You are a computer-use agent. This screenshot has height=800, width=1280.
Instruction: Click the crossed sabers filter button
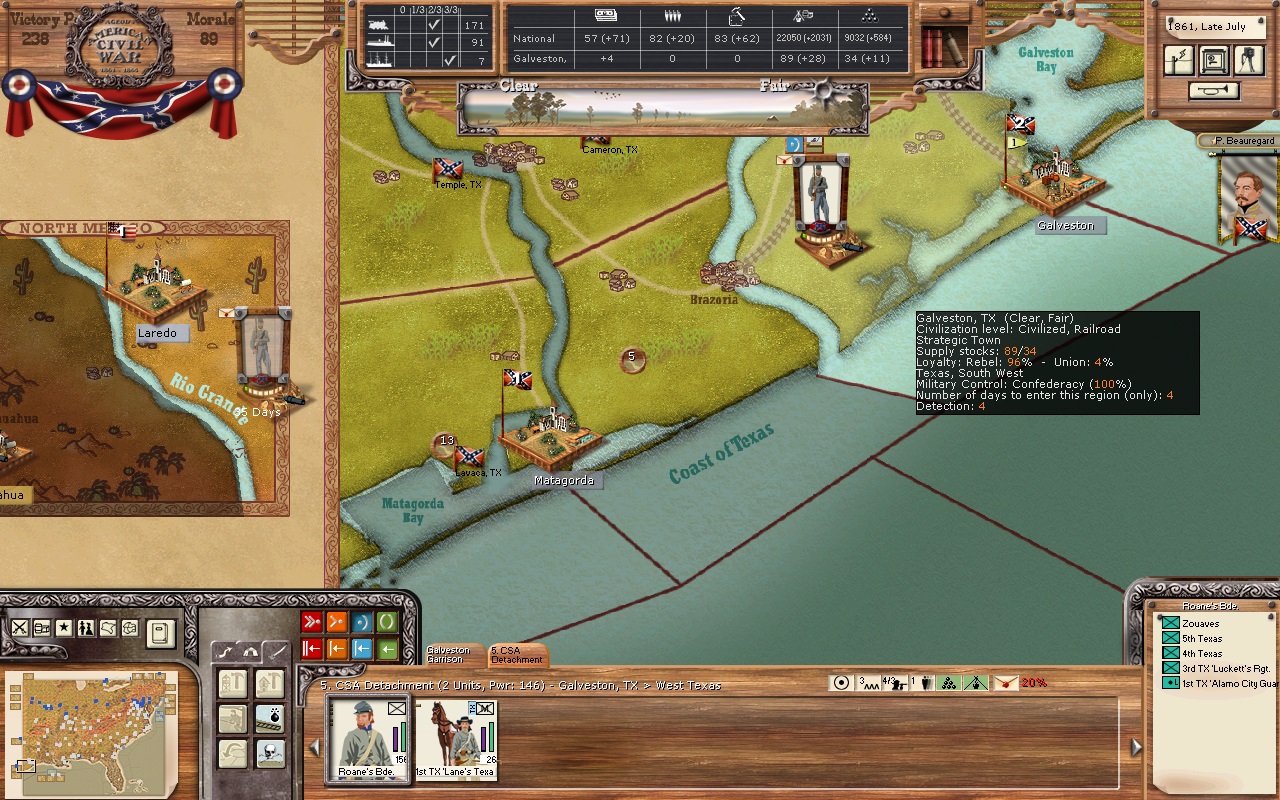[19, 628]
